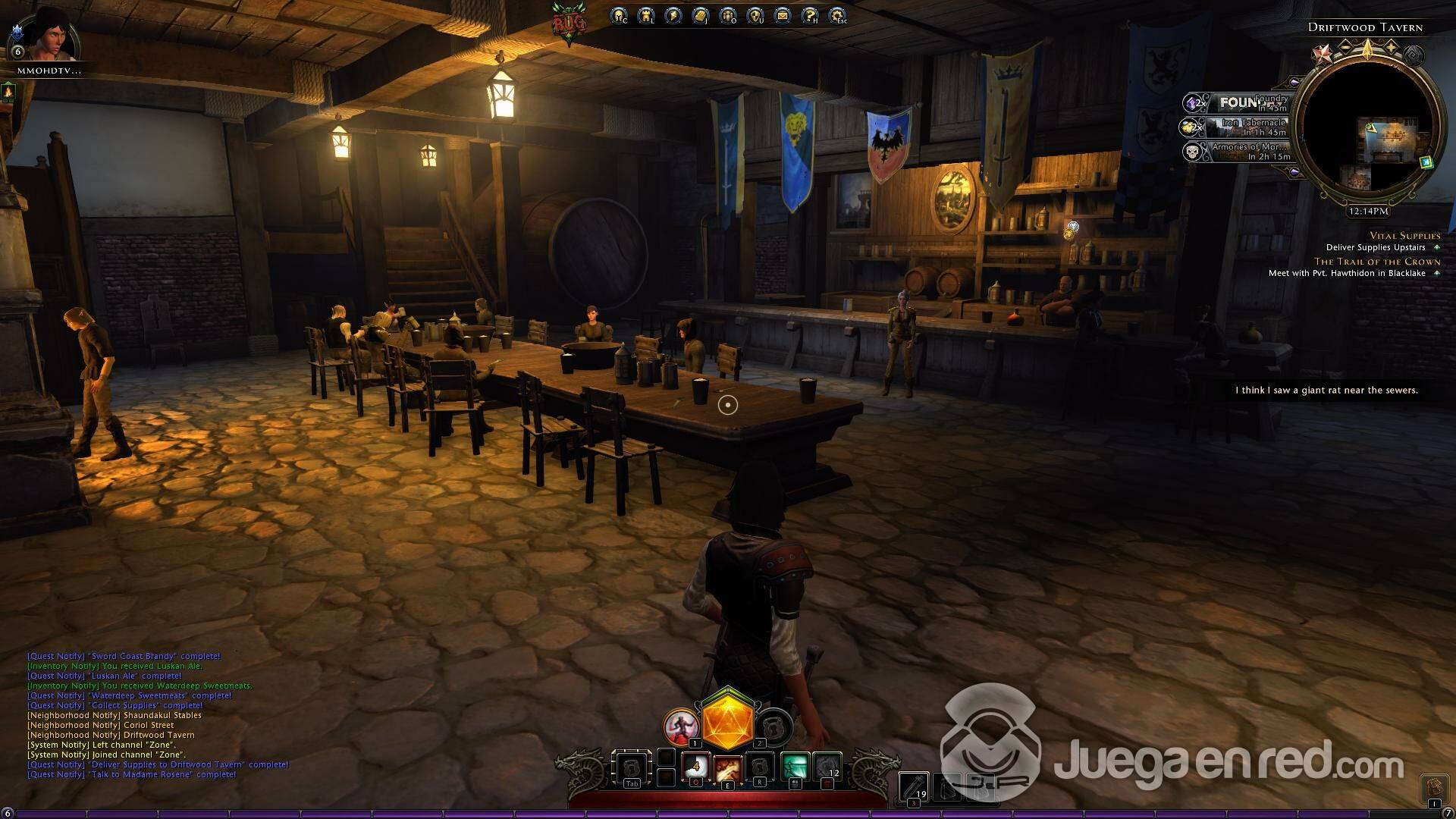Use the potion slot showing 19
This screenshot has height=819, width=1456.
point(914,786)
